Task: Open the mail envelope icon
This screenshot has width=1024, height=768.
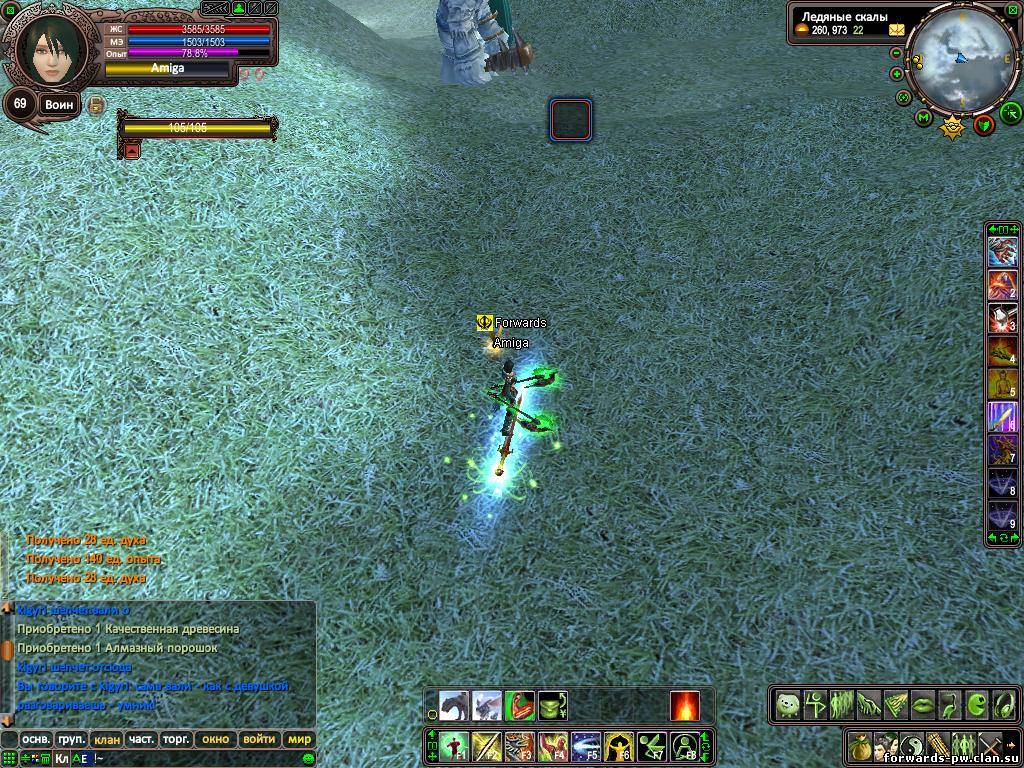Action: coord(895,30)
